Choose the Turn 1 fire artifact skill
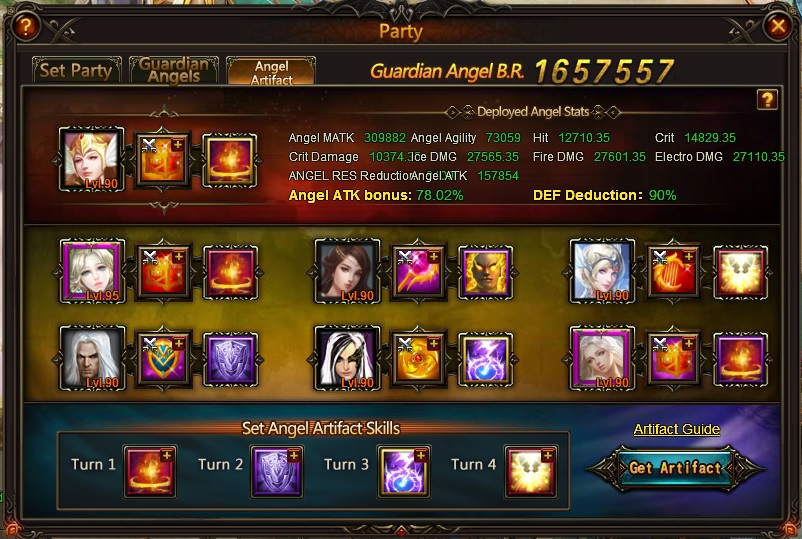Viewport: 802px width, 539px height. point(150,472)
